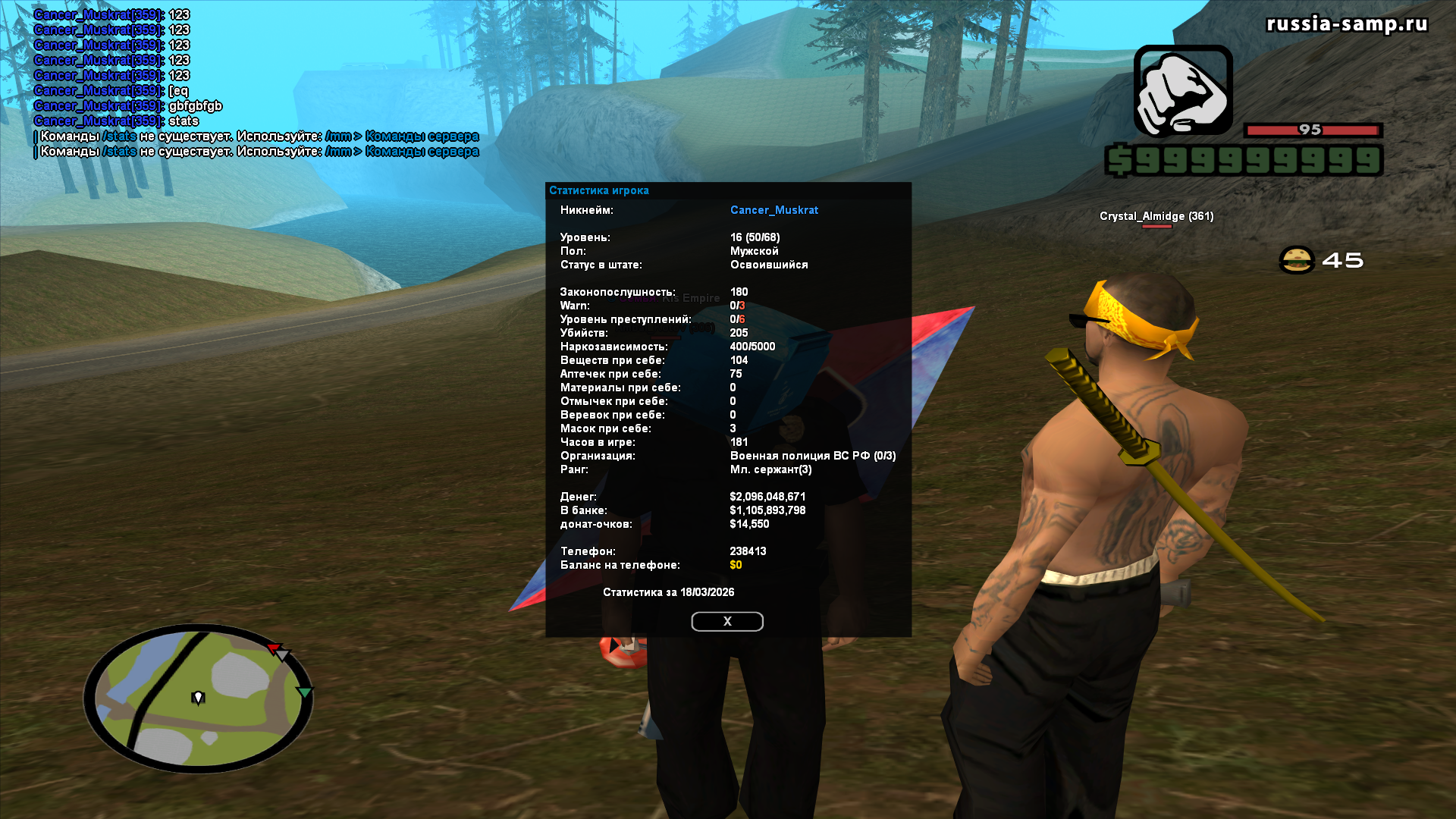
Task: Click the circular minimap radar
Action: tap(198, 698)
